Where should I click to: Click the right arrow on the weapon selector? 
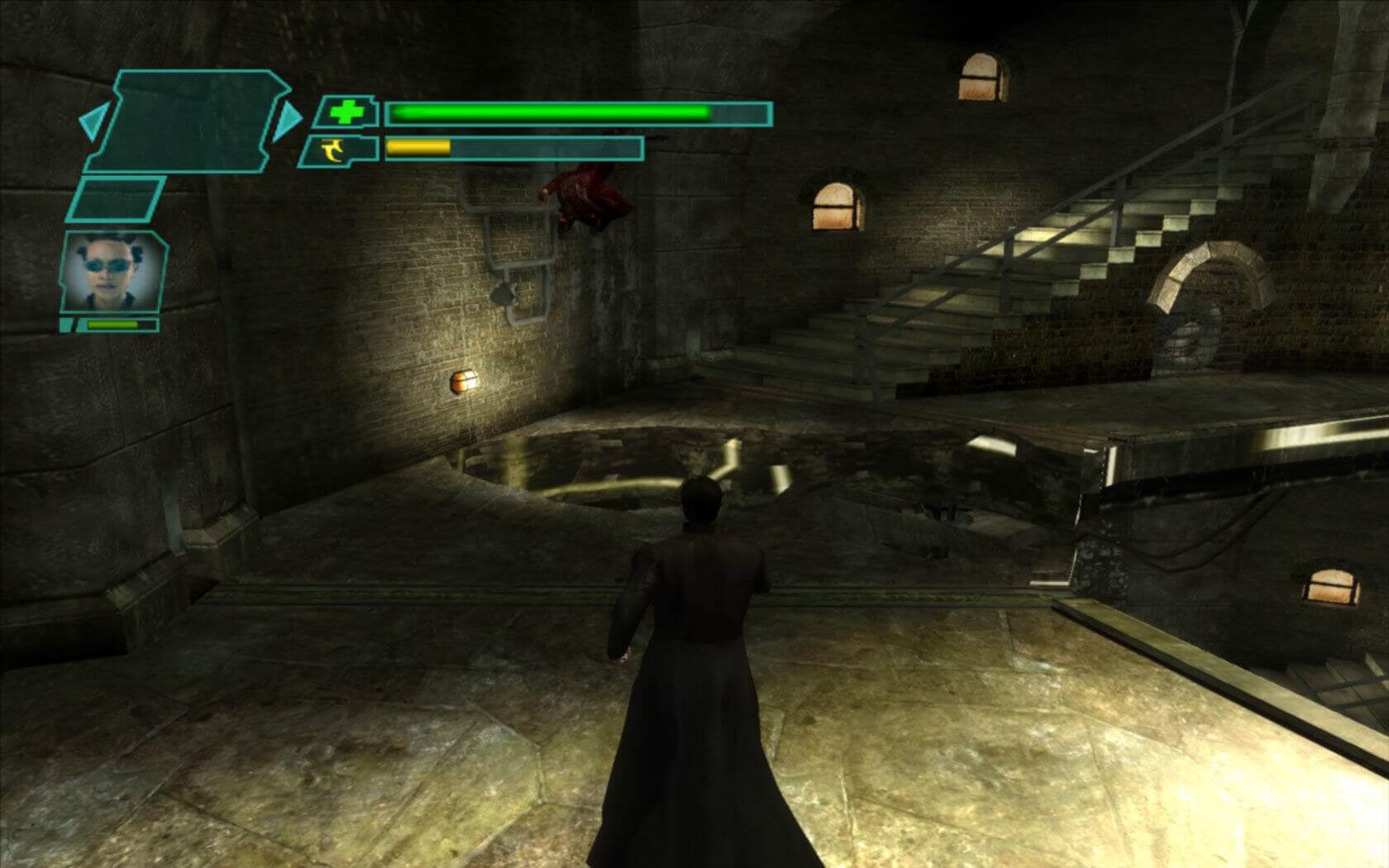(x=289, y=122)
